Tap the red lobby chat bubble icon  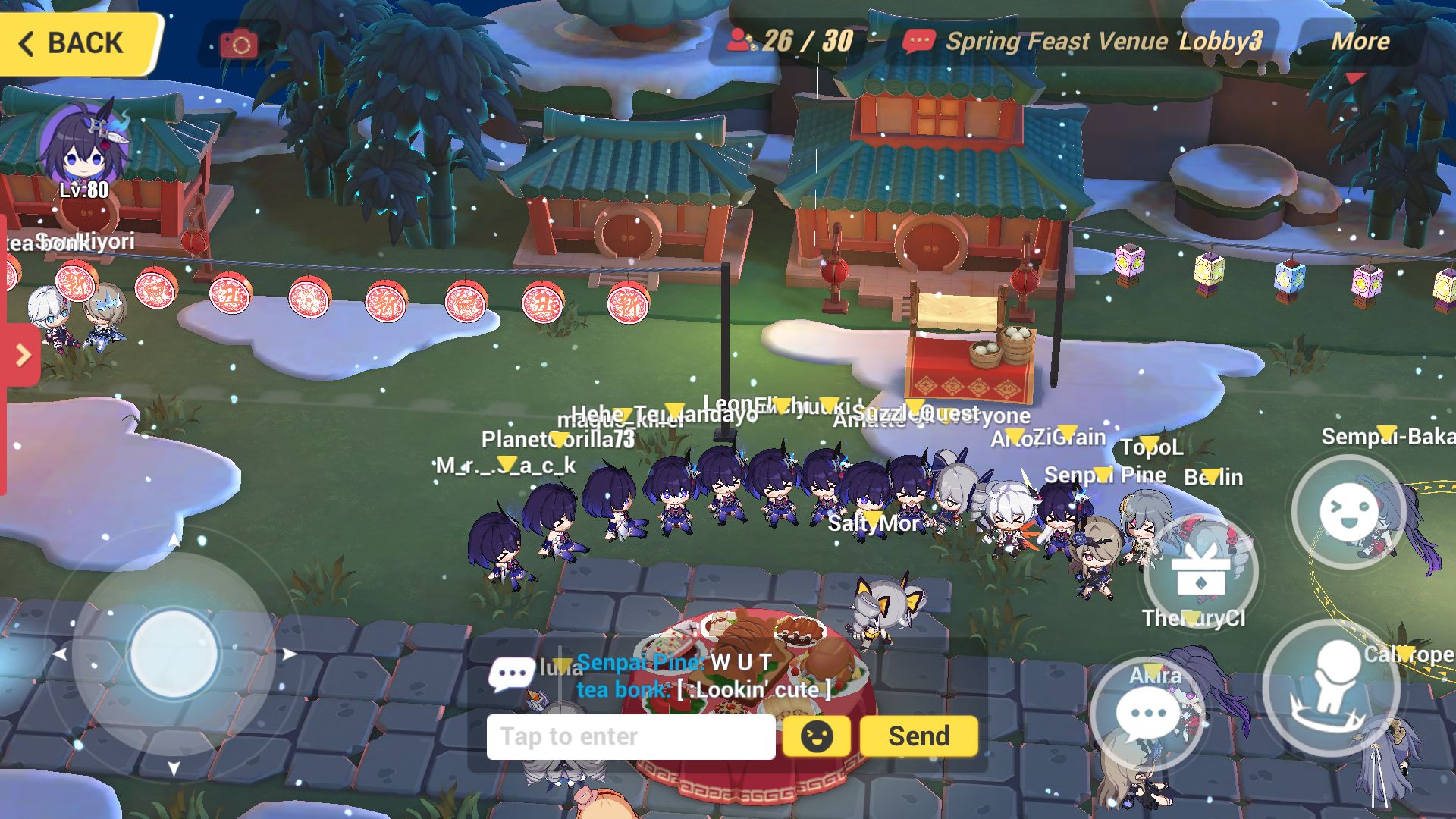pyautogui.click(x=920, y=42)
